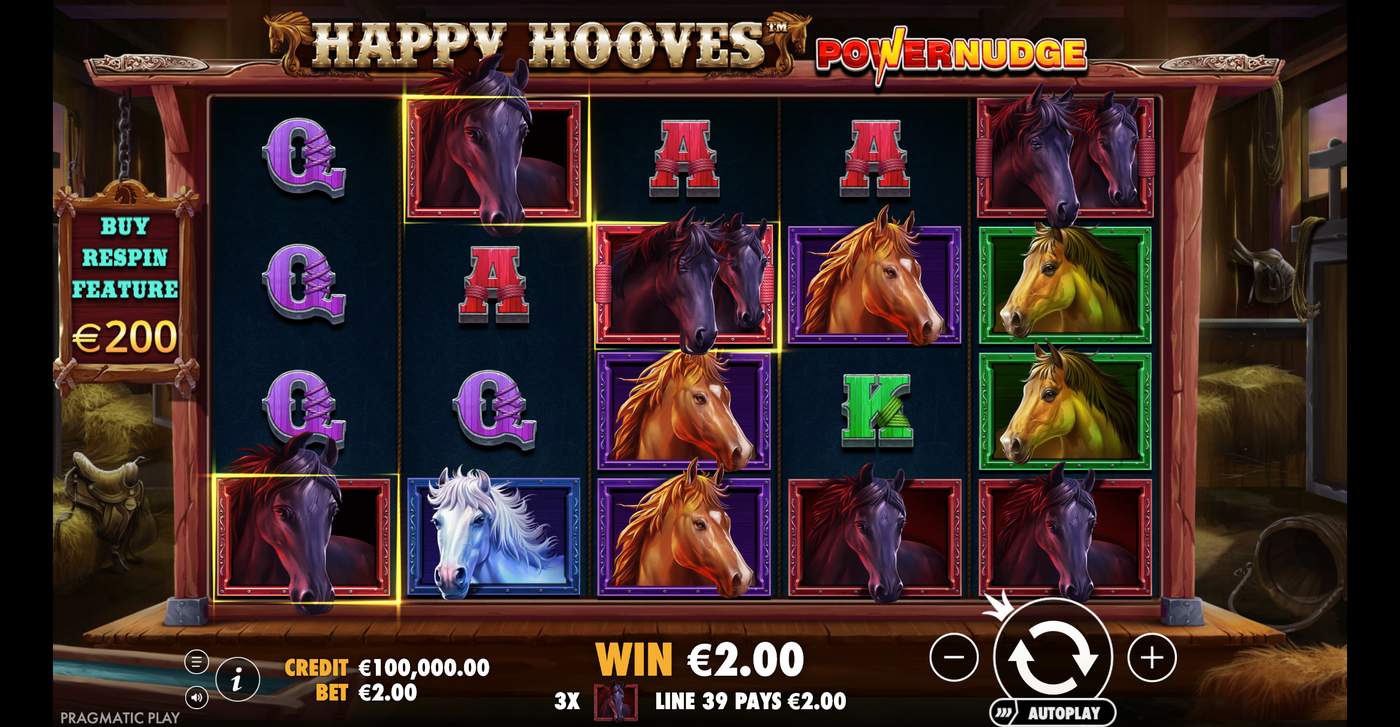
Task: Select the white horse symbol
Action: pos(494,533)
